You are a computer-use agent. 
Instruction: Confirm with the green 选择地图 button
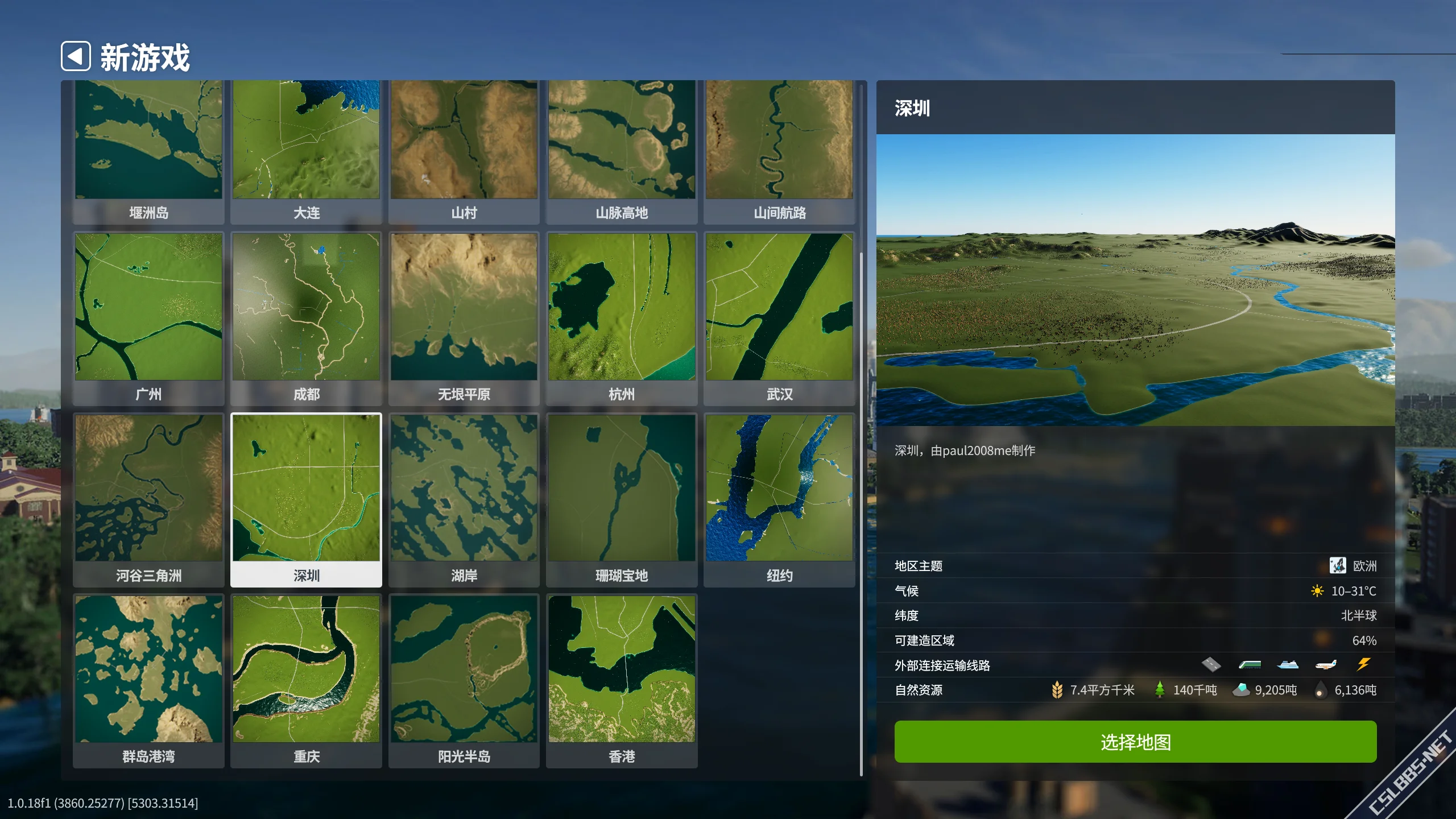(x=1135, y=742)
